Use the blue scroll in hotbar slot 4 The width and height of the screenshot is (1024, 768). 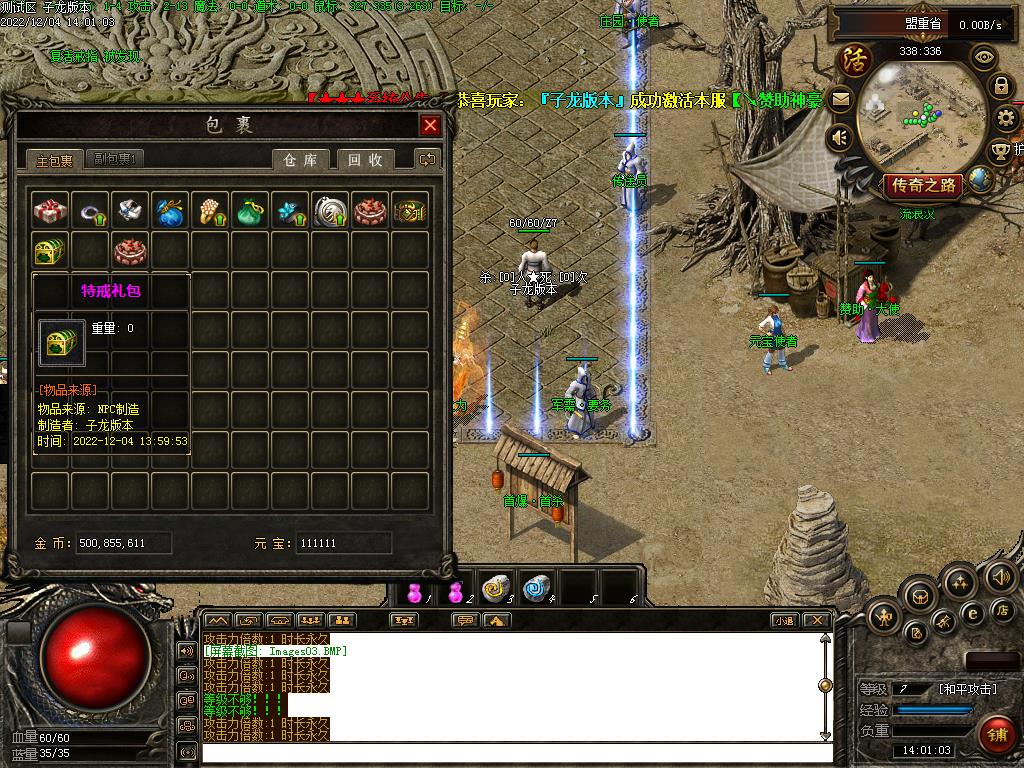pyautogui.click(x=538, y=589)
